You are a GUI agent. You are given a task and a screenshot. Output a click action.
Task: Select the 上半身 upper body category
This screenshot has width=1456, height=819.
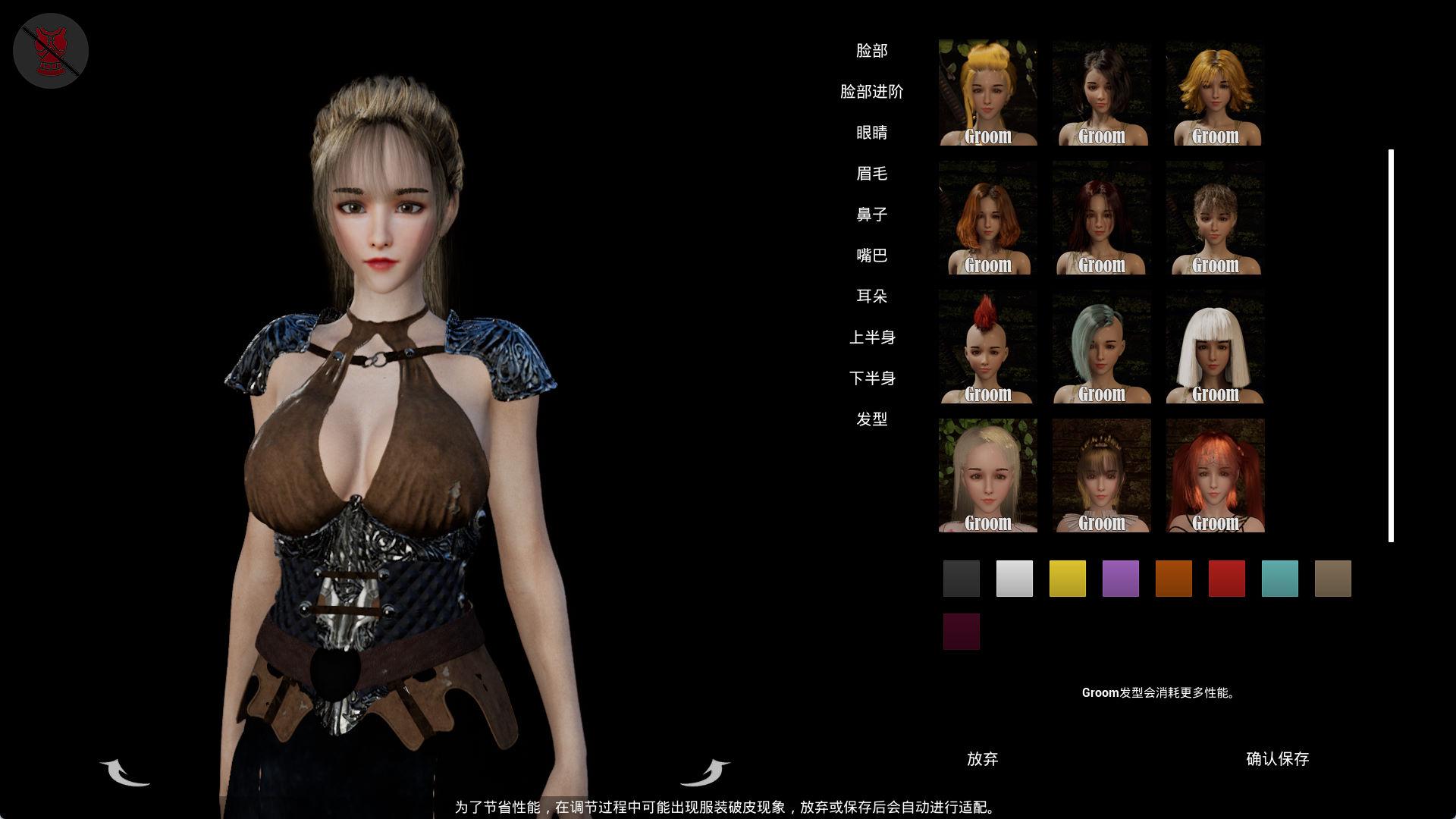click(x=871, y=337)
